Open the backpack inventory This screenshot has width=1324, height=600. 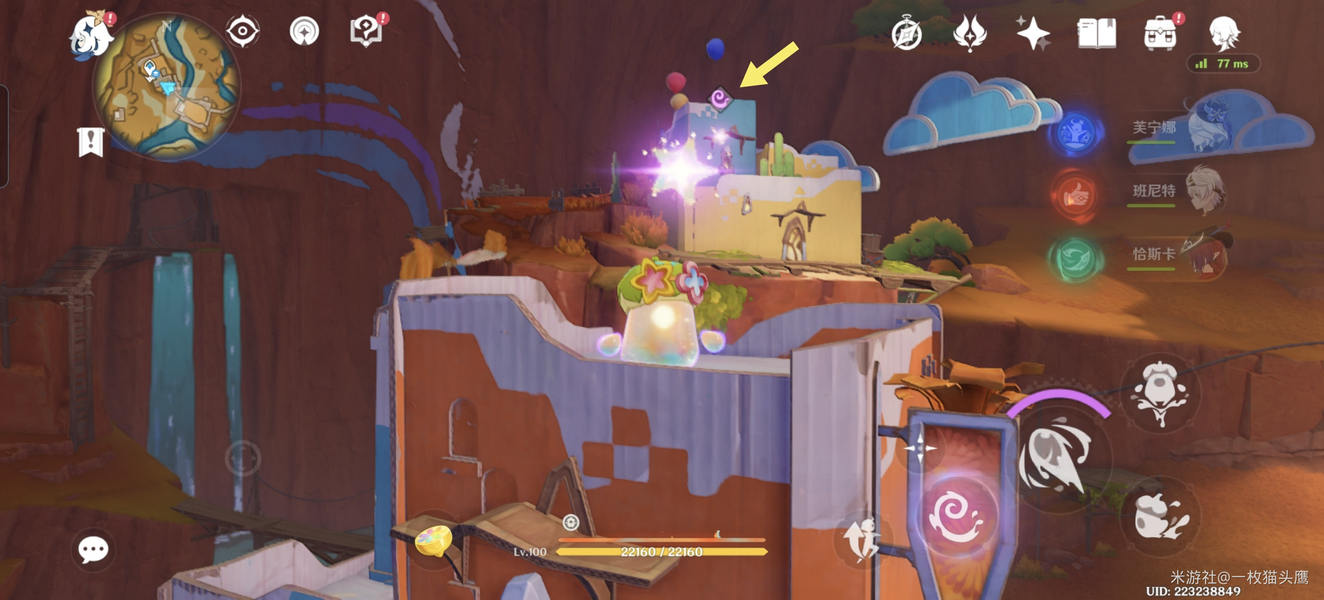pyautogui.click(x=1160, y=34)
